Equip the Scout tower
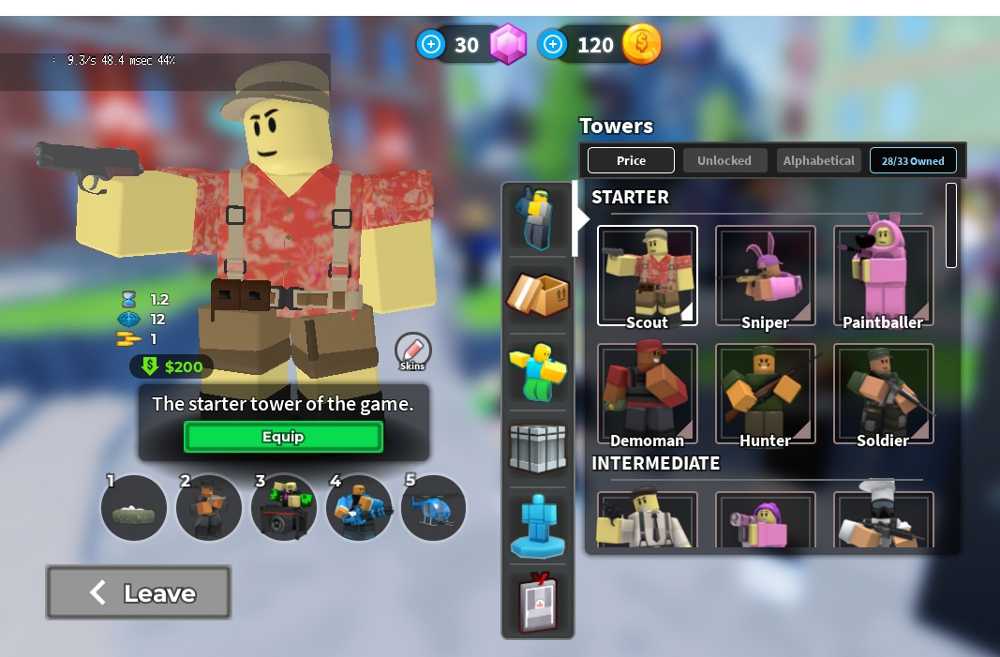The width and height of the screenshot is (1000, 657). click(x=283, y=437)
